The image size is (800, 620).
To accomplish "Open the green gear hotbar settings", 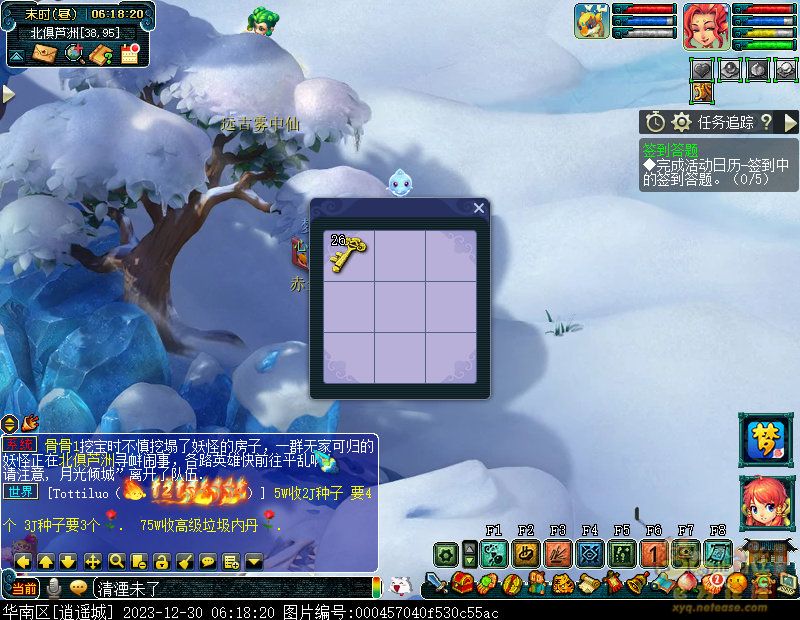I will [446, 553].
